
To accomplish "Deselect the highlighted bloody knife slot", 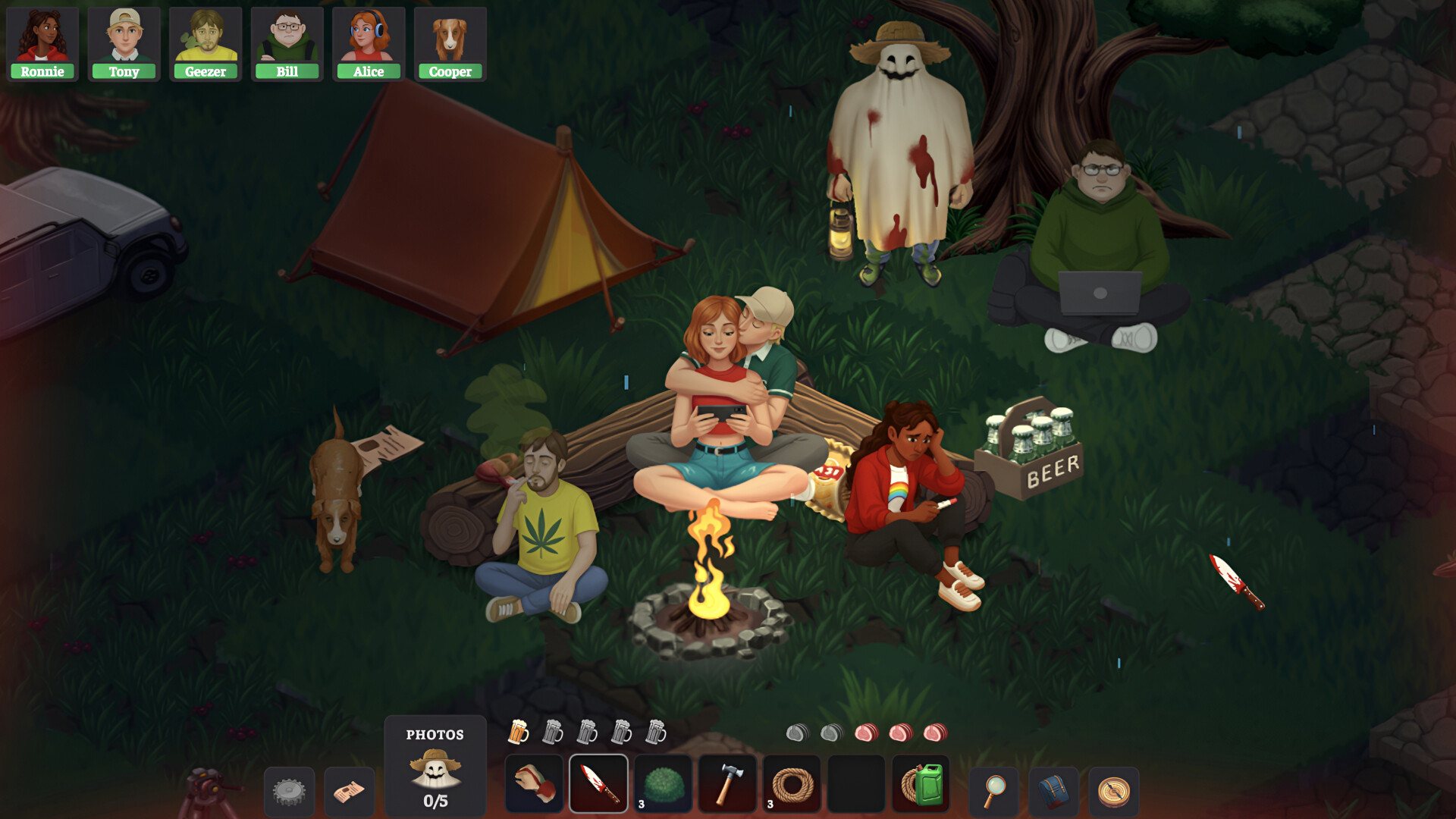I will tap(598, 785).
